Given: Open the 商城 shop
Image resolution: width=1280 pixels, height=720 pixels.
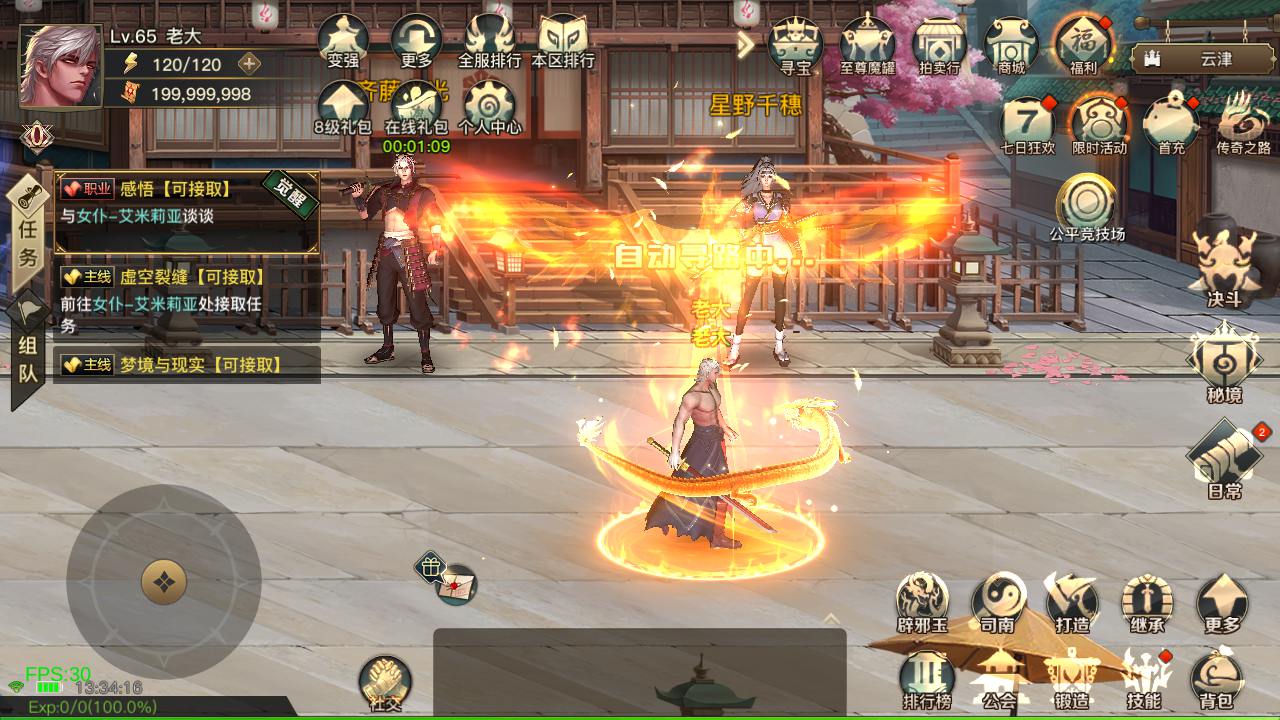Looking at the screenshot, I should pos(1011,45).
